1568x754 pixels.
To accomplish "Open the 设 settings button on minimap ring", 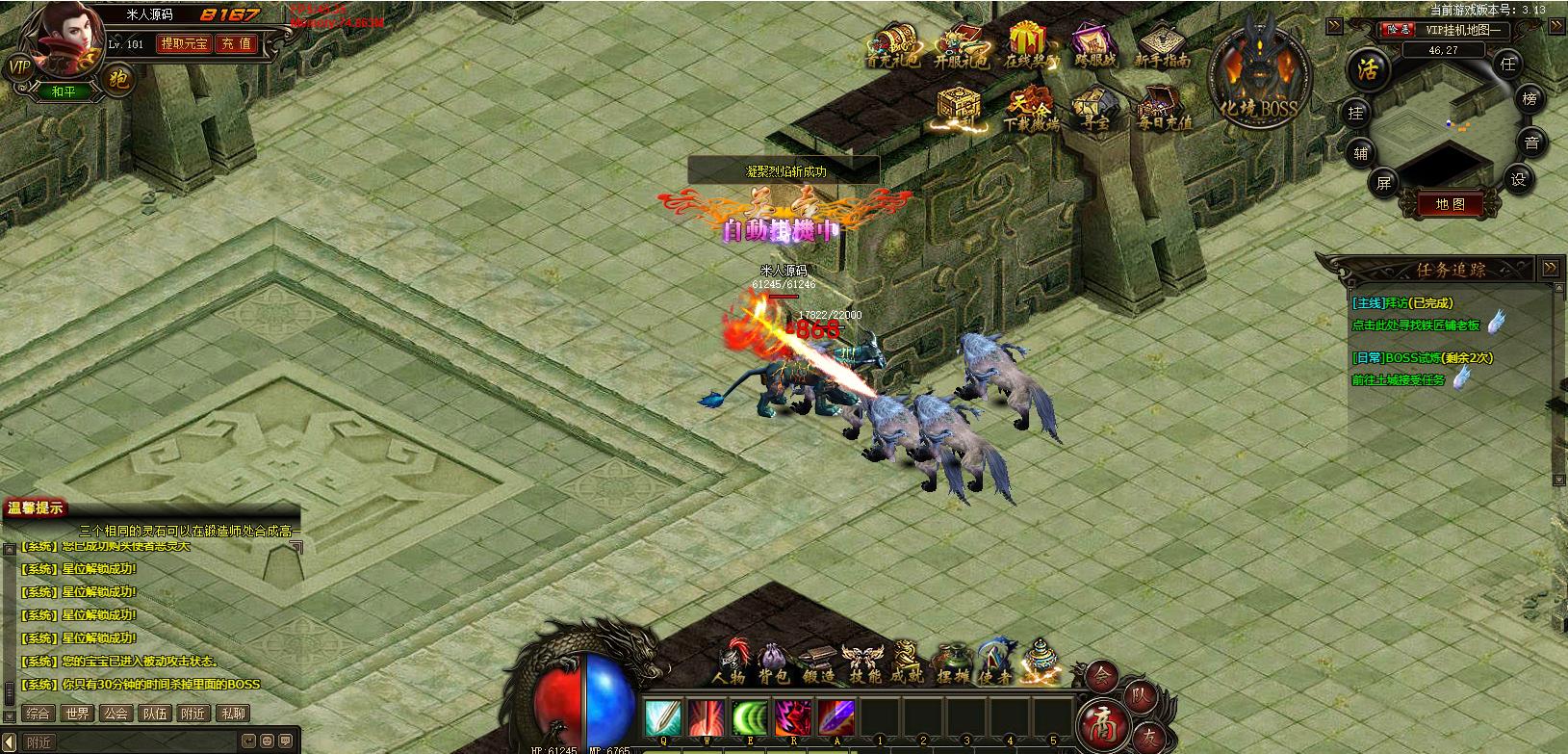I will (1519, 177).
